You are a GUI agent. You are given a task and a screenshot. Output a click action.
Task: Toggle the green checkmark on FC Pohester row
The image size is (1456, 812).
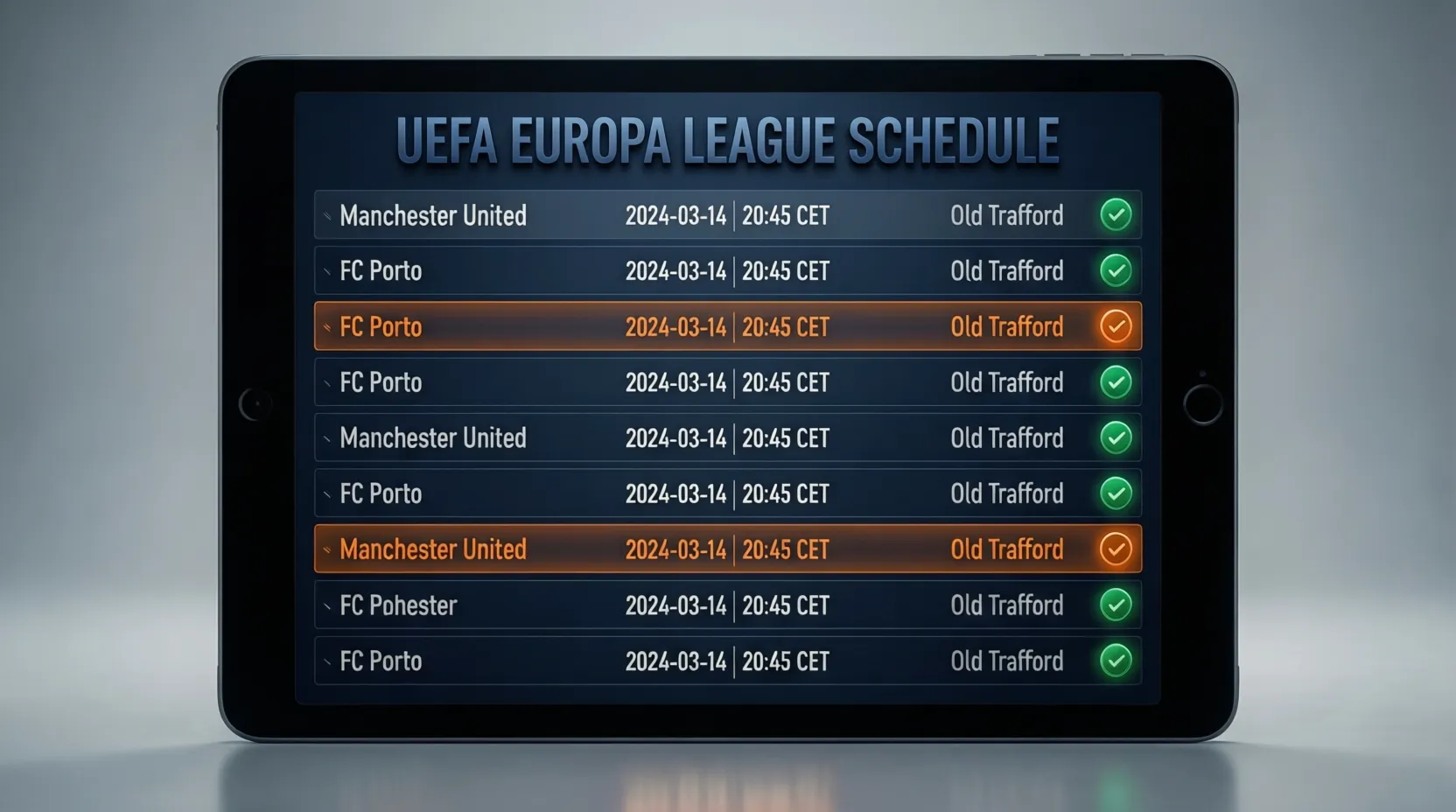coord(1116,605)
